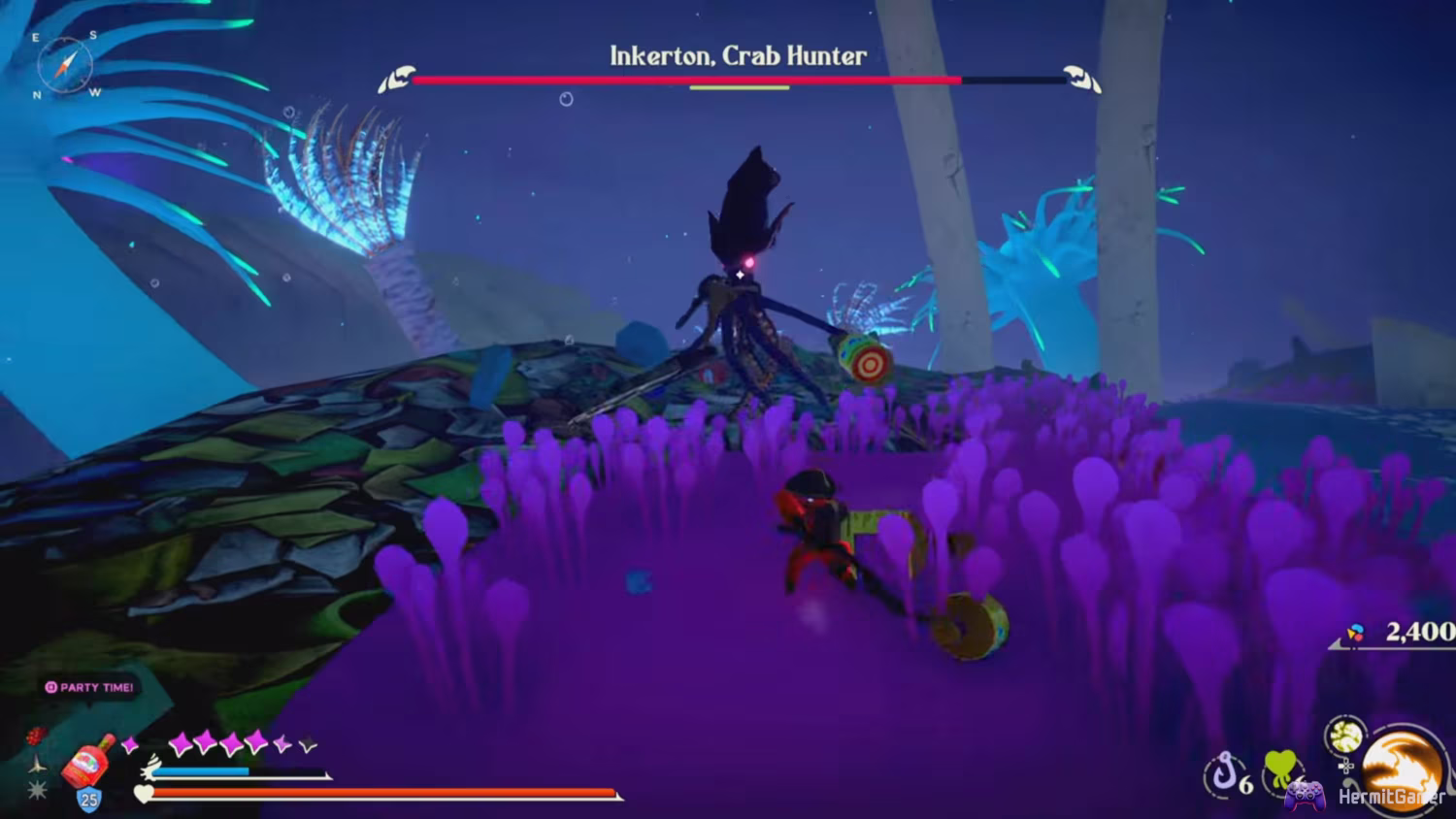Click the 2,400 microplastics counter
Image resolution: width=1456 pixels, height=819 pixels.
click(1420, 633)
